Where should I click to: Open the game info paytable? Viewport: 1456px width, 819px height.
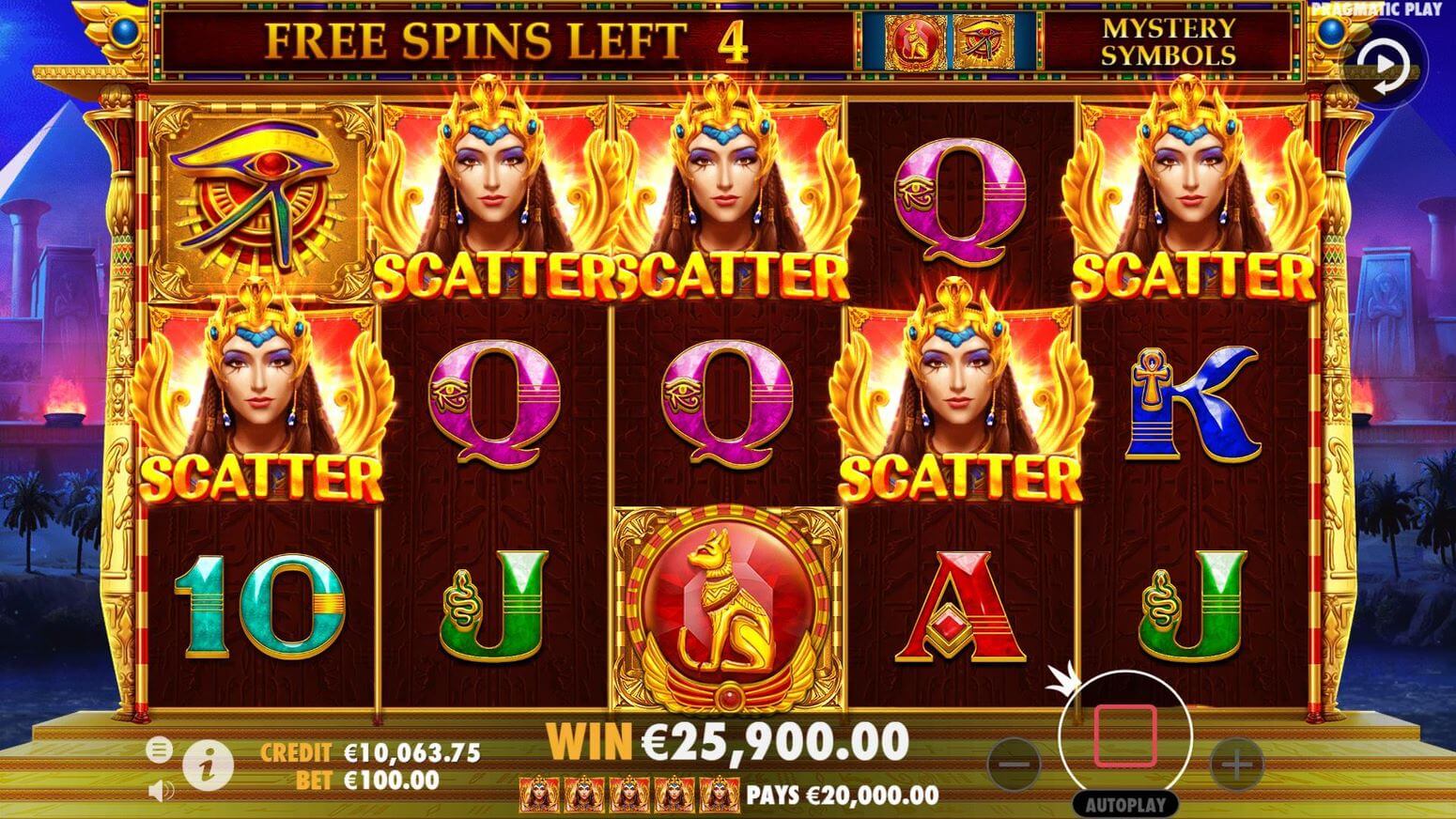coord(208,765)
